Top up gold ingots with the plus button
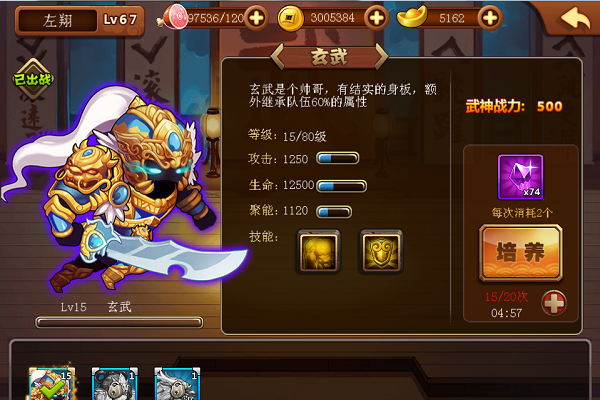Image resolution: width=600 pixels, height=400 pixels. click(x=489, y=17)
